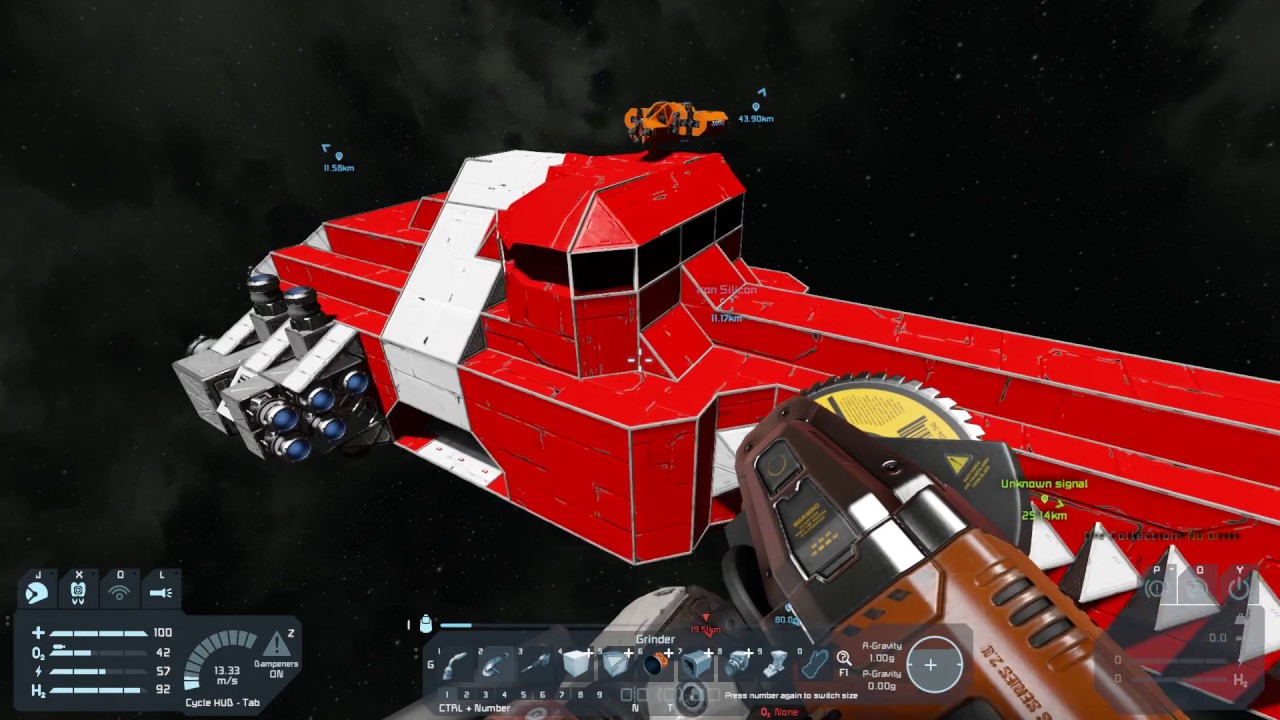Image resolution: width=1280 pixels, height=720 pixels.
Task: Choose the grey box-shaped block in slot seven
Action: 696,663
